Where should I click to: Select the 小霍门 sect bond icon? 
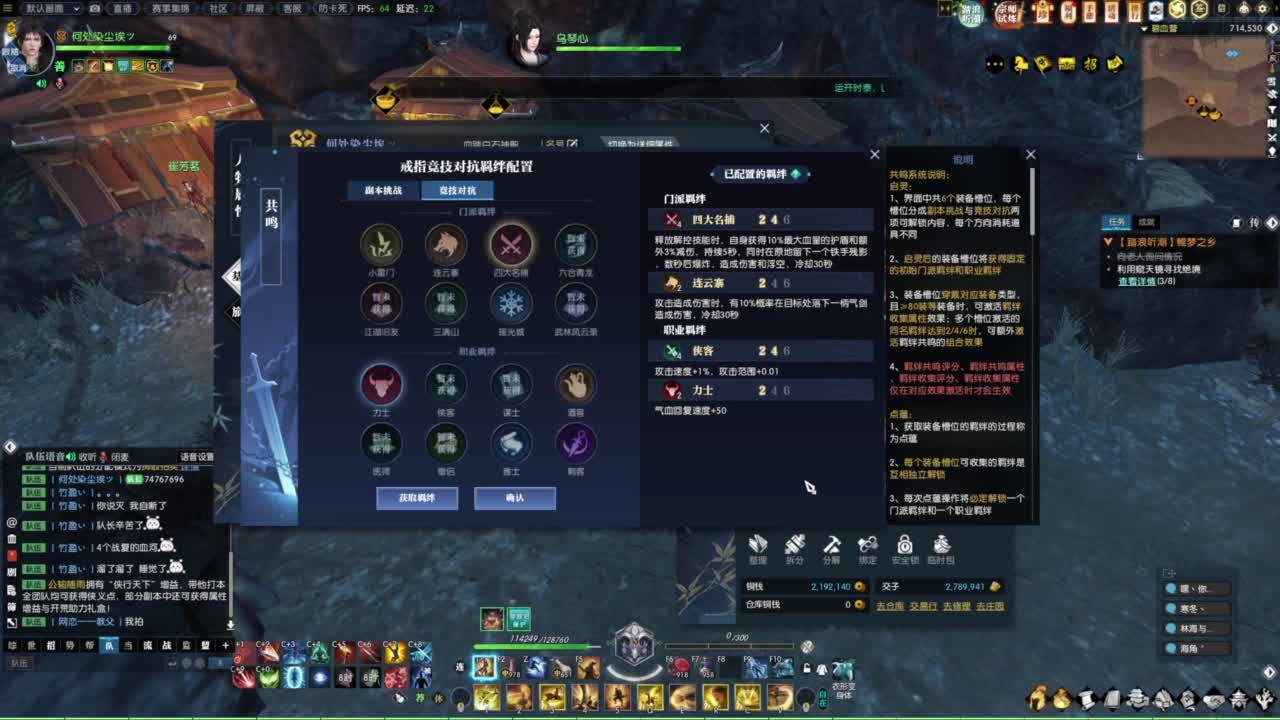[381, 246]
